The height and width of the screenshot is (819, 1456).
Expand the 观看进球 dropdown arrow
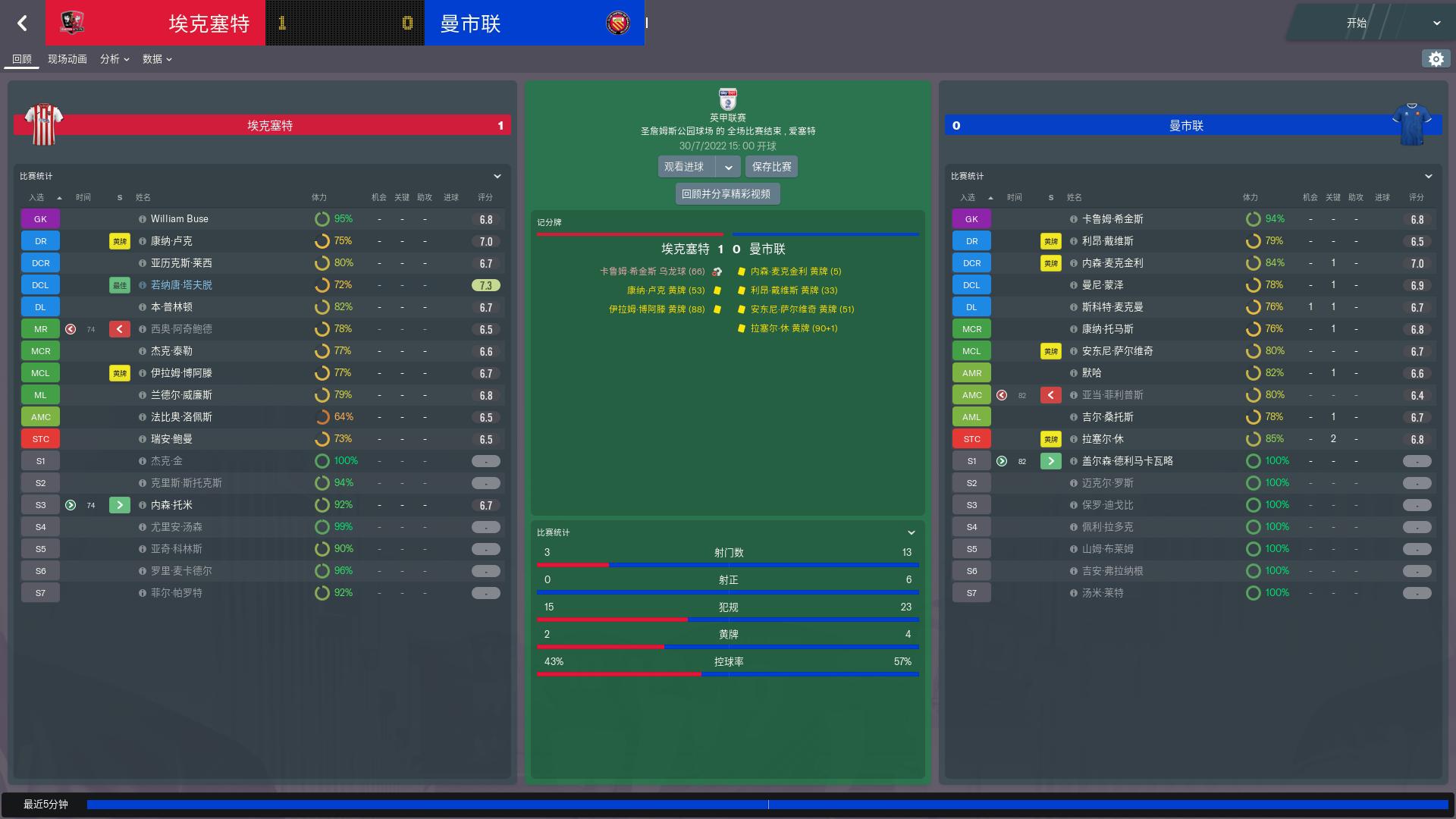click(729, 166)
